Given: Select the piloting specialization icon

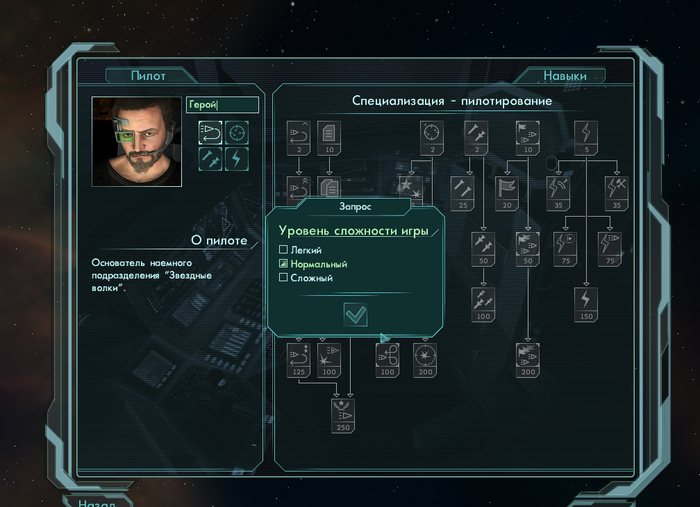Looking at the screenshot, I should pyautogui.click(x=210, y=132).
